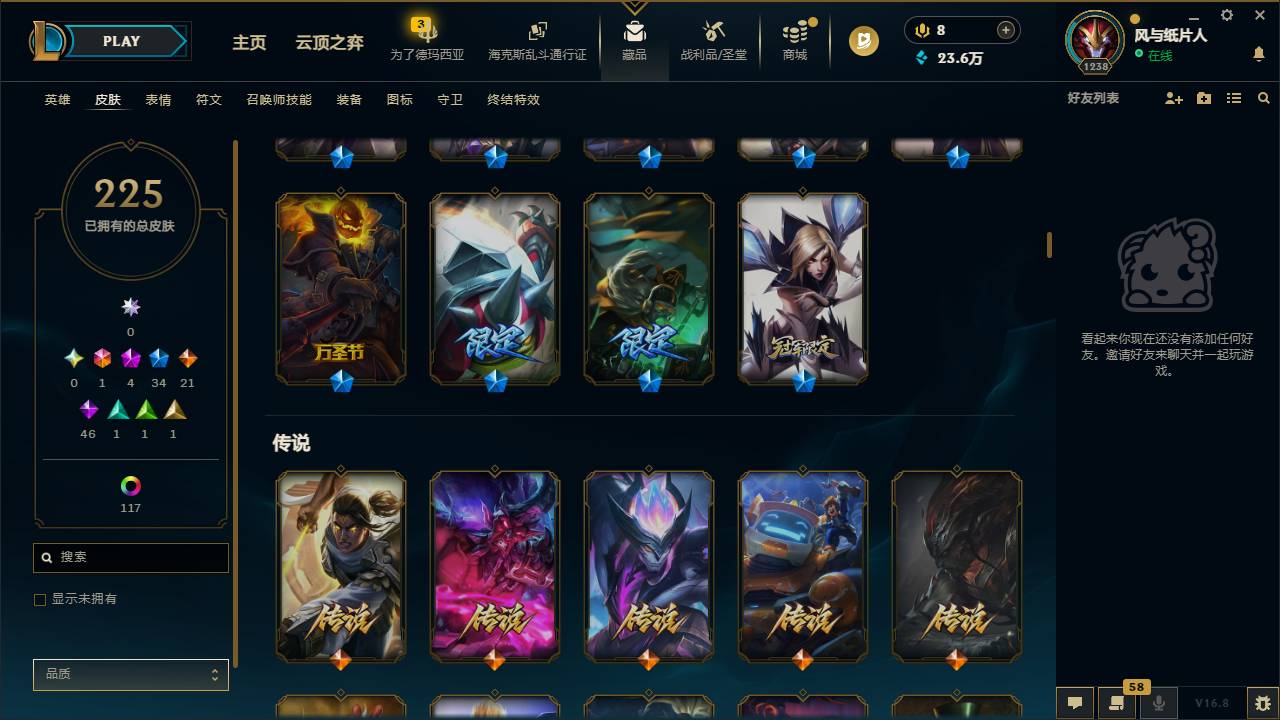
Task: Click the 搜索 skin search field
Action: point(130,557)
